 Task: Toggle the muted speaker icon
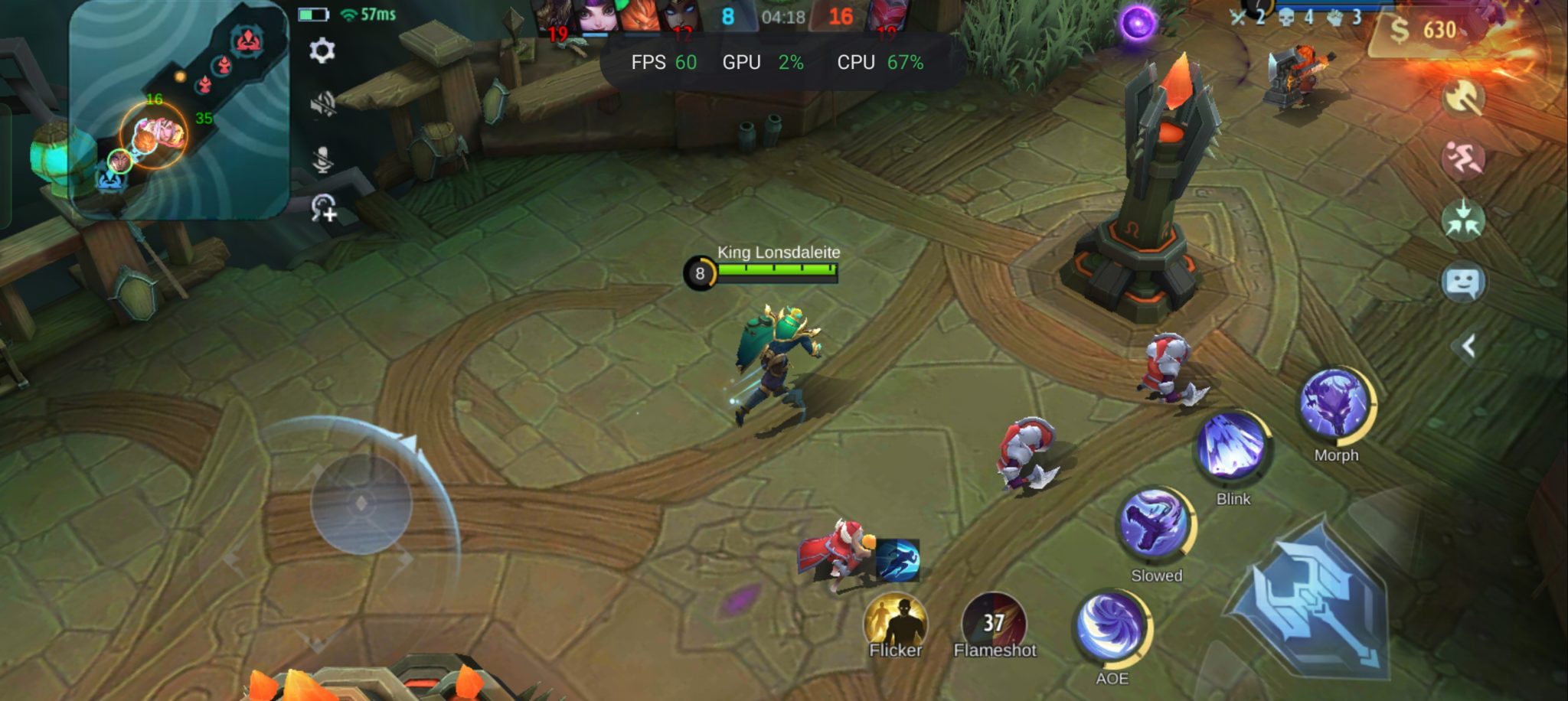coord(323,104)
